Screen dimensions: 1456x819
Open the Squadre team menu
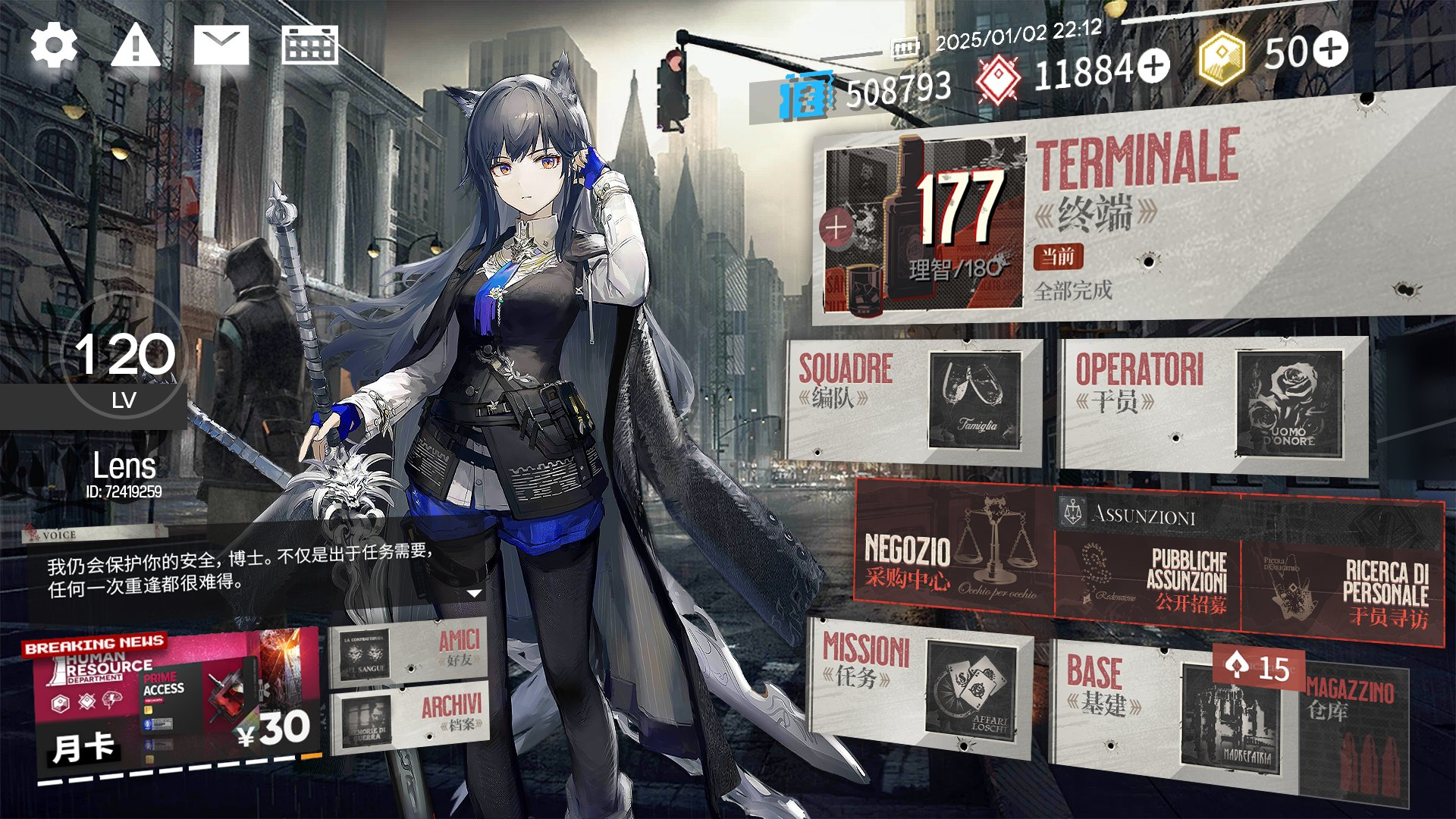click(x=914, y=400)
